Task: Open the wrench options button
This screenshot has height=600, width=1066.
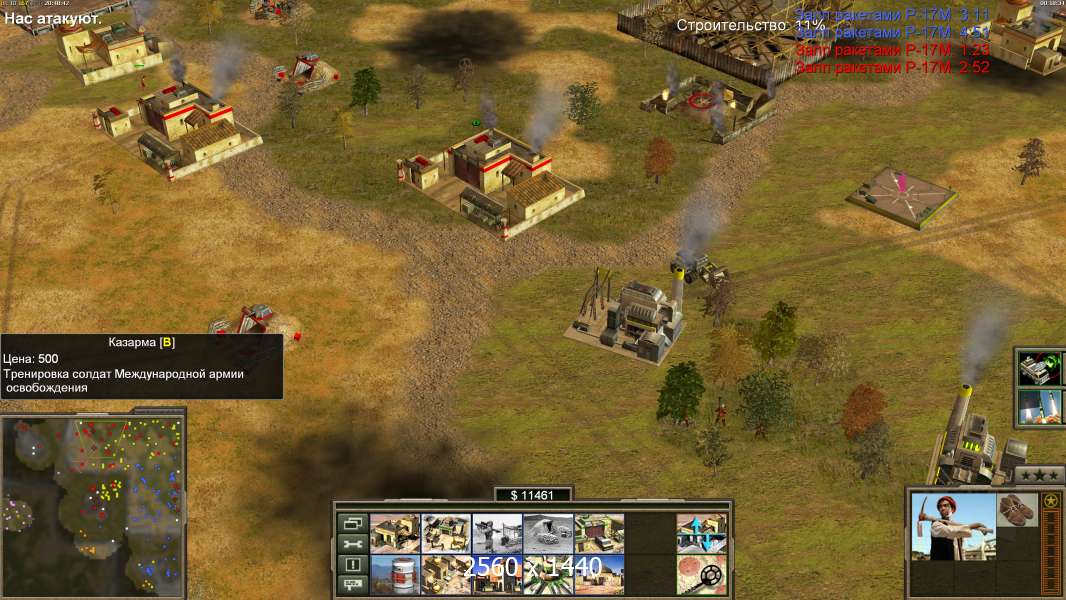Action: (352, 544)
